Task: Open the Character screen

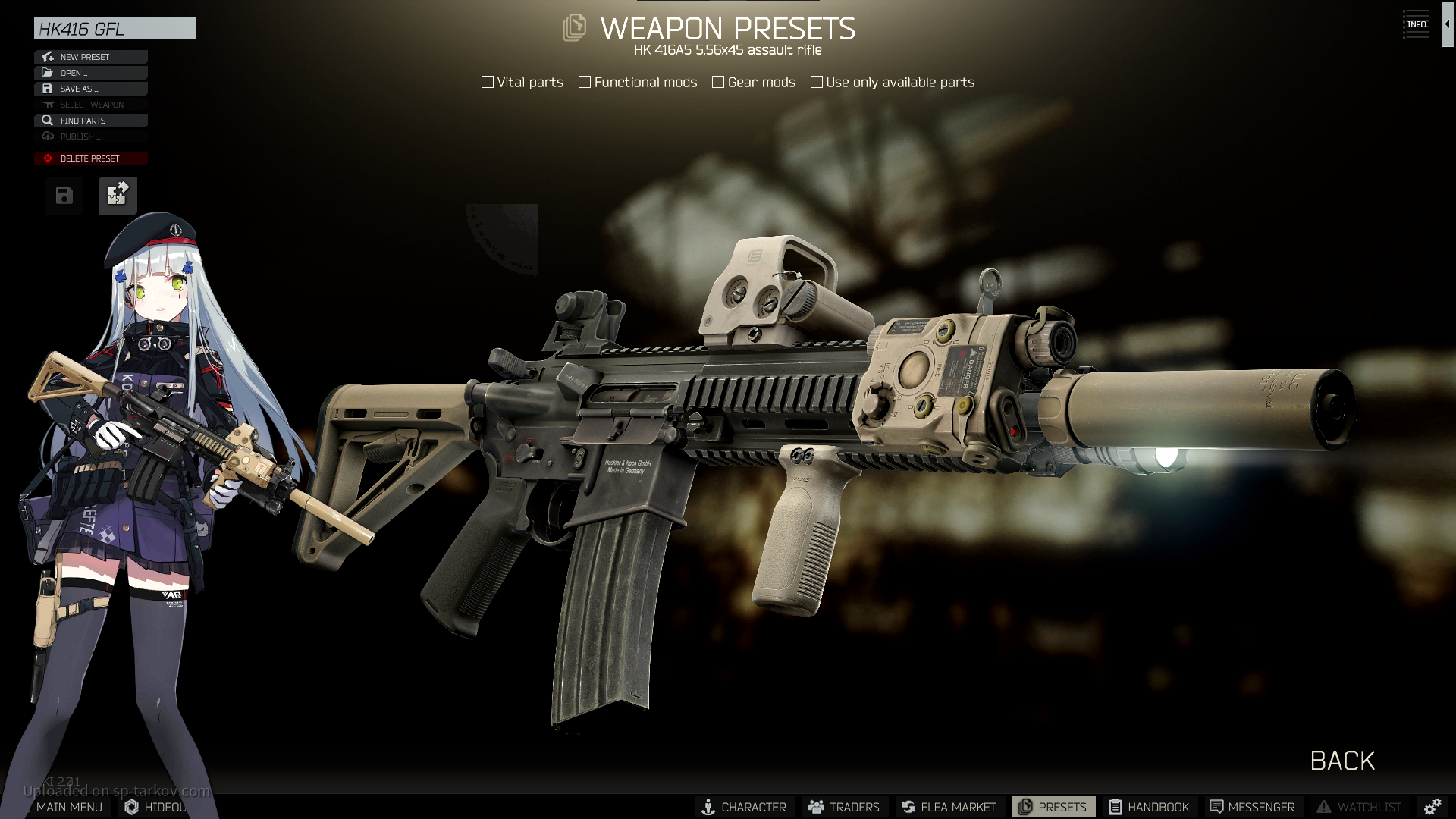Action: [x=744, y=807]
